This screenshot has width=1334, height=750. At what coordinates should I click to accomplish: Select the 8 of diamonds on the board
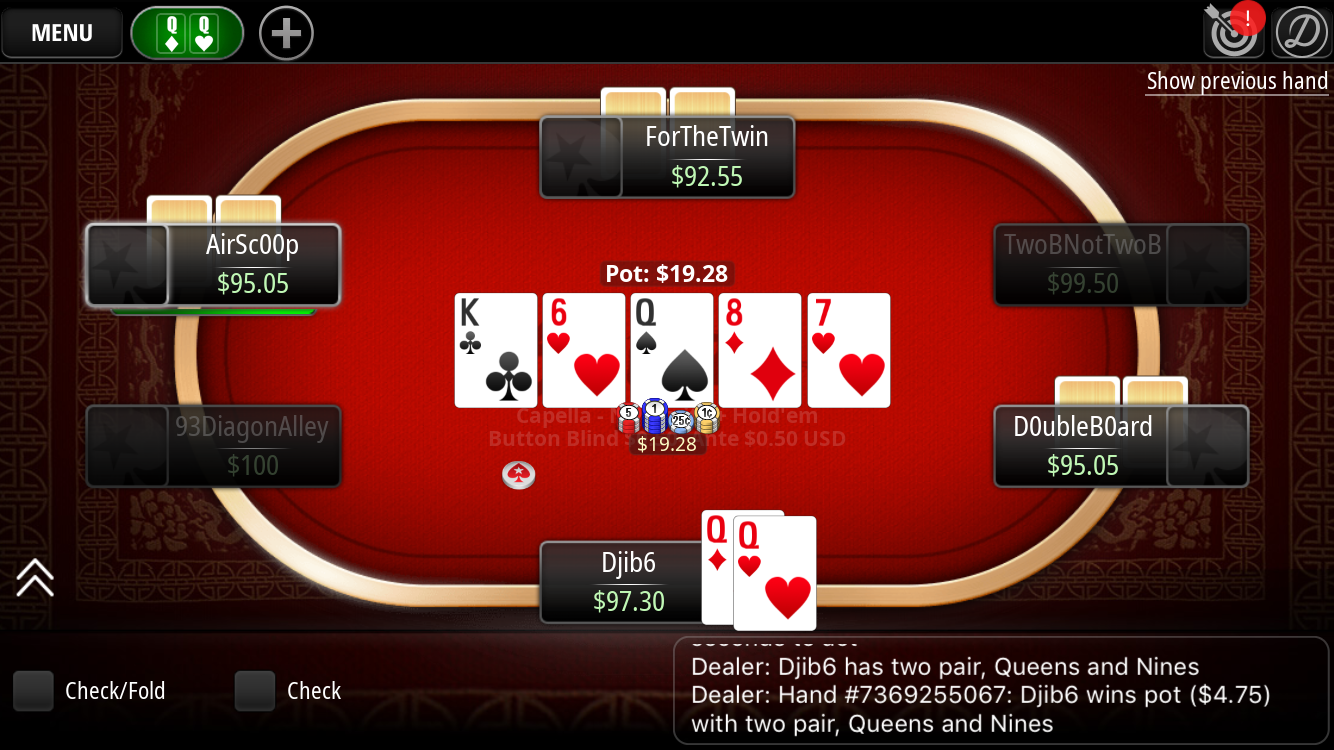point(759,350)
